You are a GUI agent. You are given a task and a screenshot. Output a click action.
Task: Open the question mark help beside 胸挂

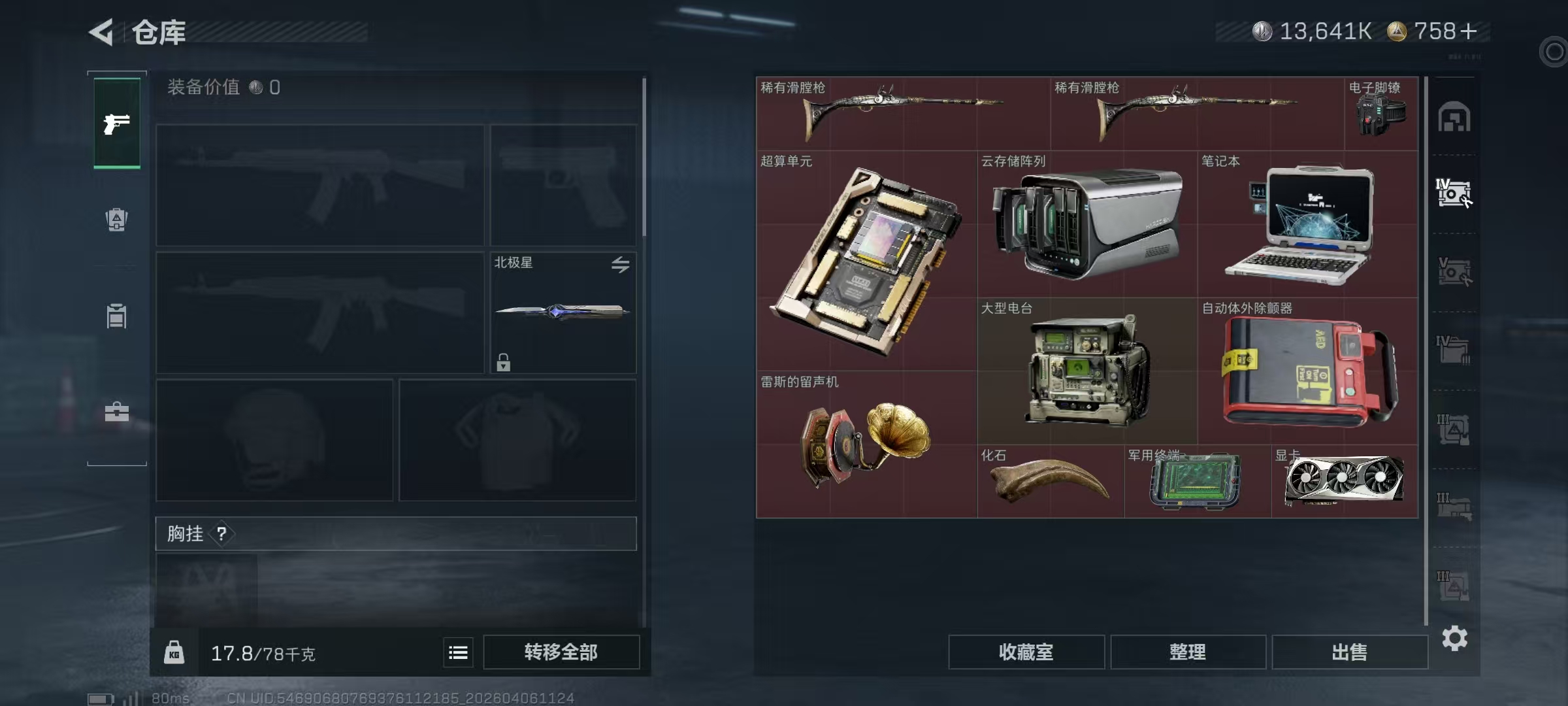(220, 534)
